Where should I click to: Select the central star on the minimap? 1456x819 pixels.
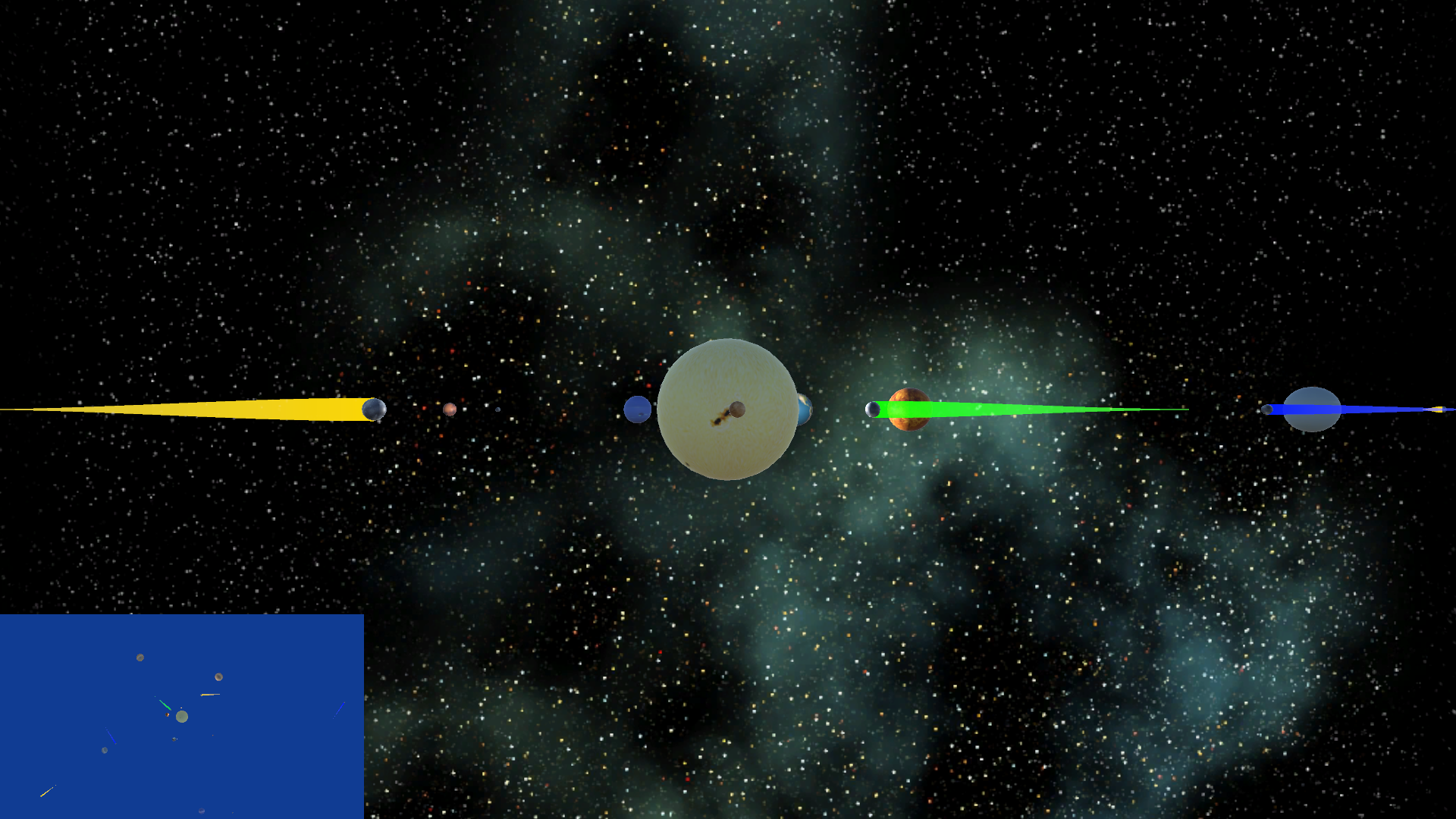pos(182,717)
